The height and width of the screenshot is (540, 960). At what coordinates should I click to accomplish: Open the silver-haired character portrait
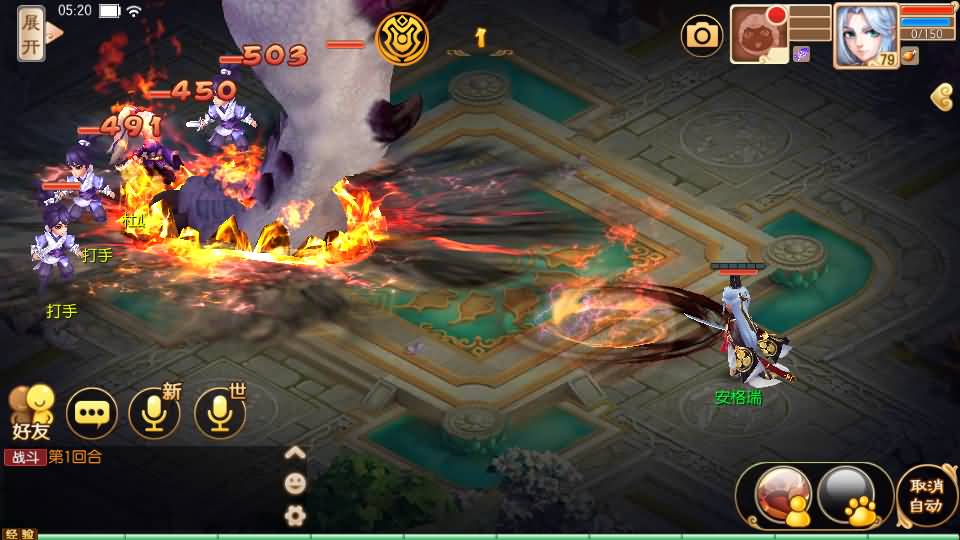[x=865, y=35]
